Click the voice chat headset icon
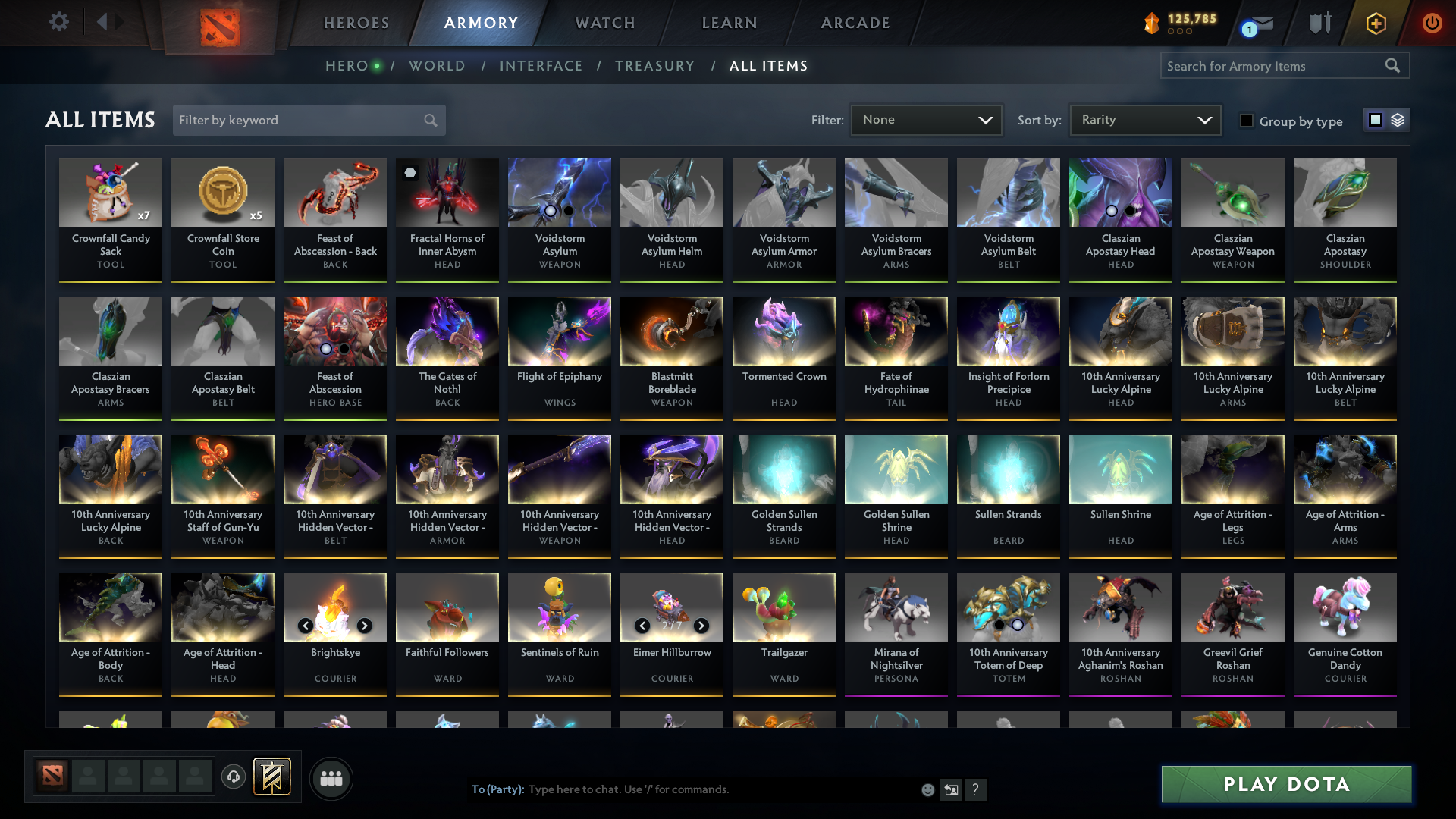The width and height of the screenshot is (1456, 819). coord(233,778)
